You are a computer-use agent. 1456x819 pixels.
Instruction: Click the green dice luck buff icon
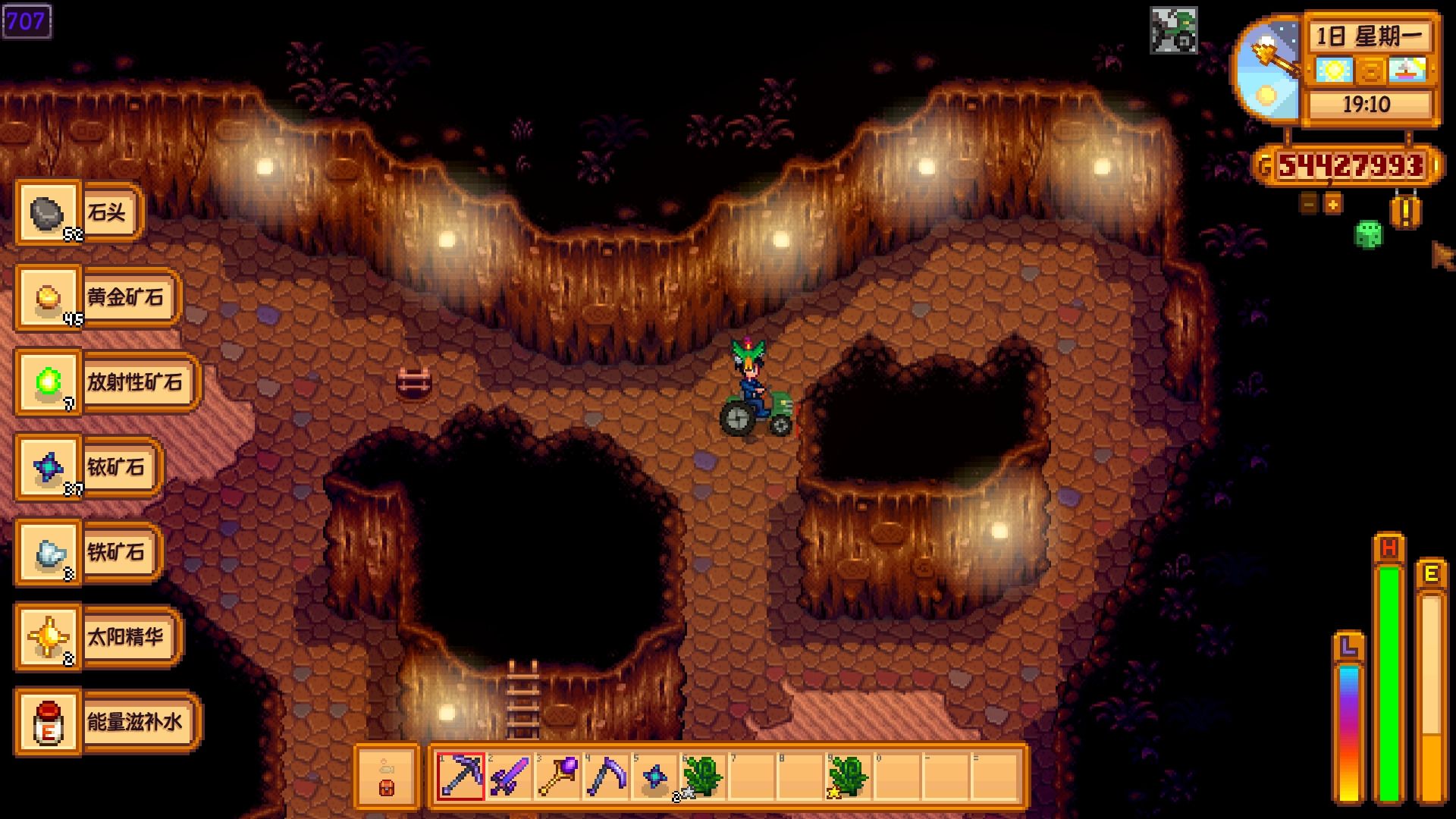click(x=1368, y=234)
